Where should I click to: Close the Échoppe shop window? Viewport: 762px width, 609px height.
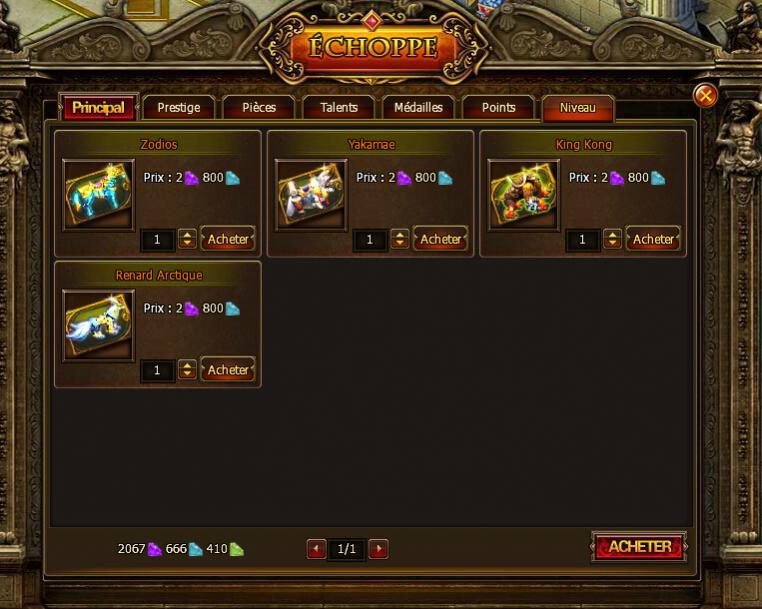pos(705,95)
